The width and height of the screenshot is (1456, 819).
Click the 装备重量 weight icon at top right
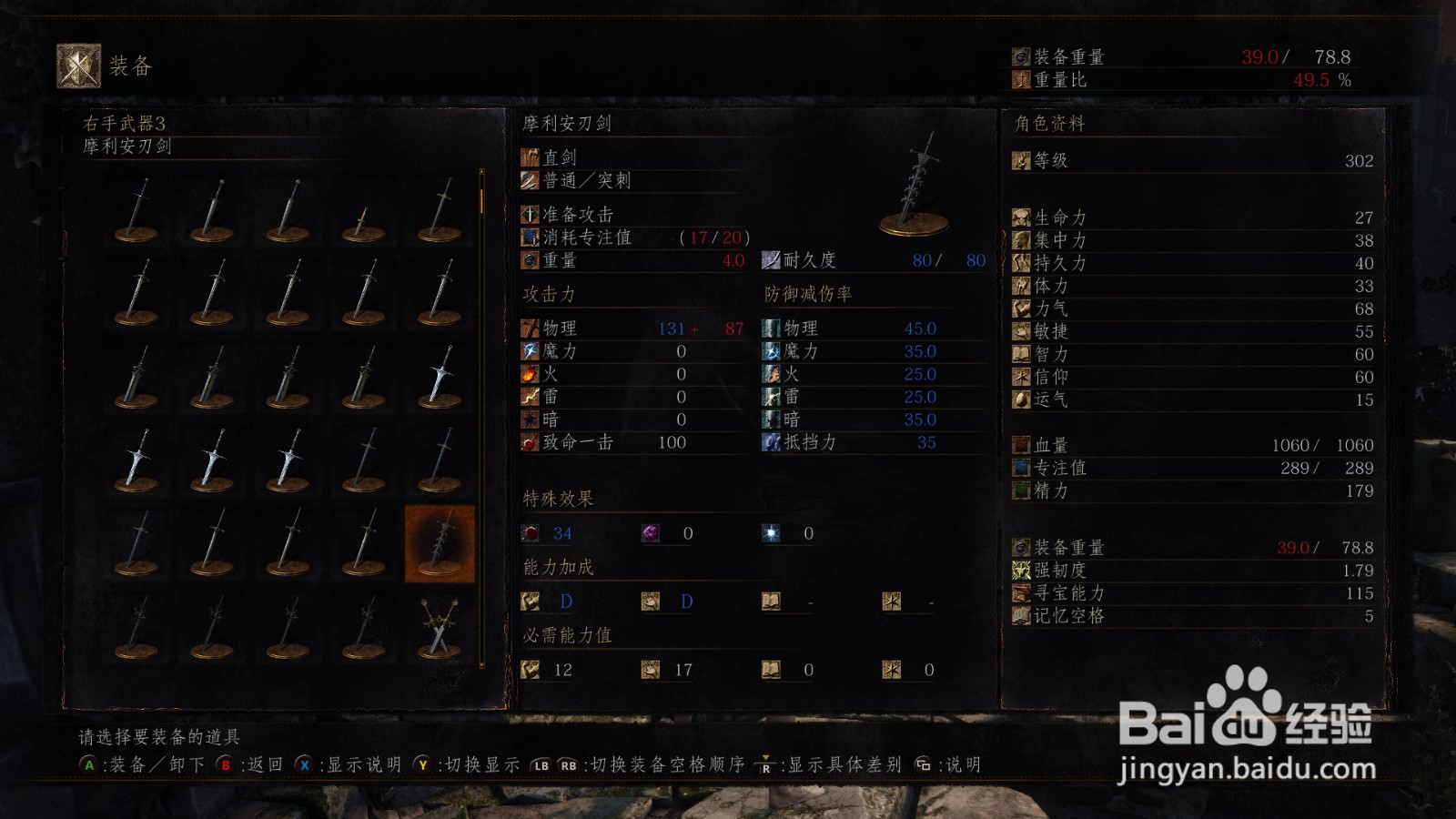1021,55
